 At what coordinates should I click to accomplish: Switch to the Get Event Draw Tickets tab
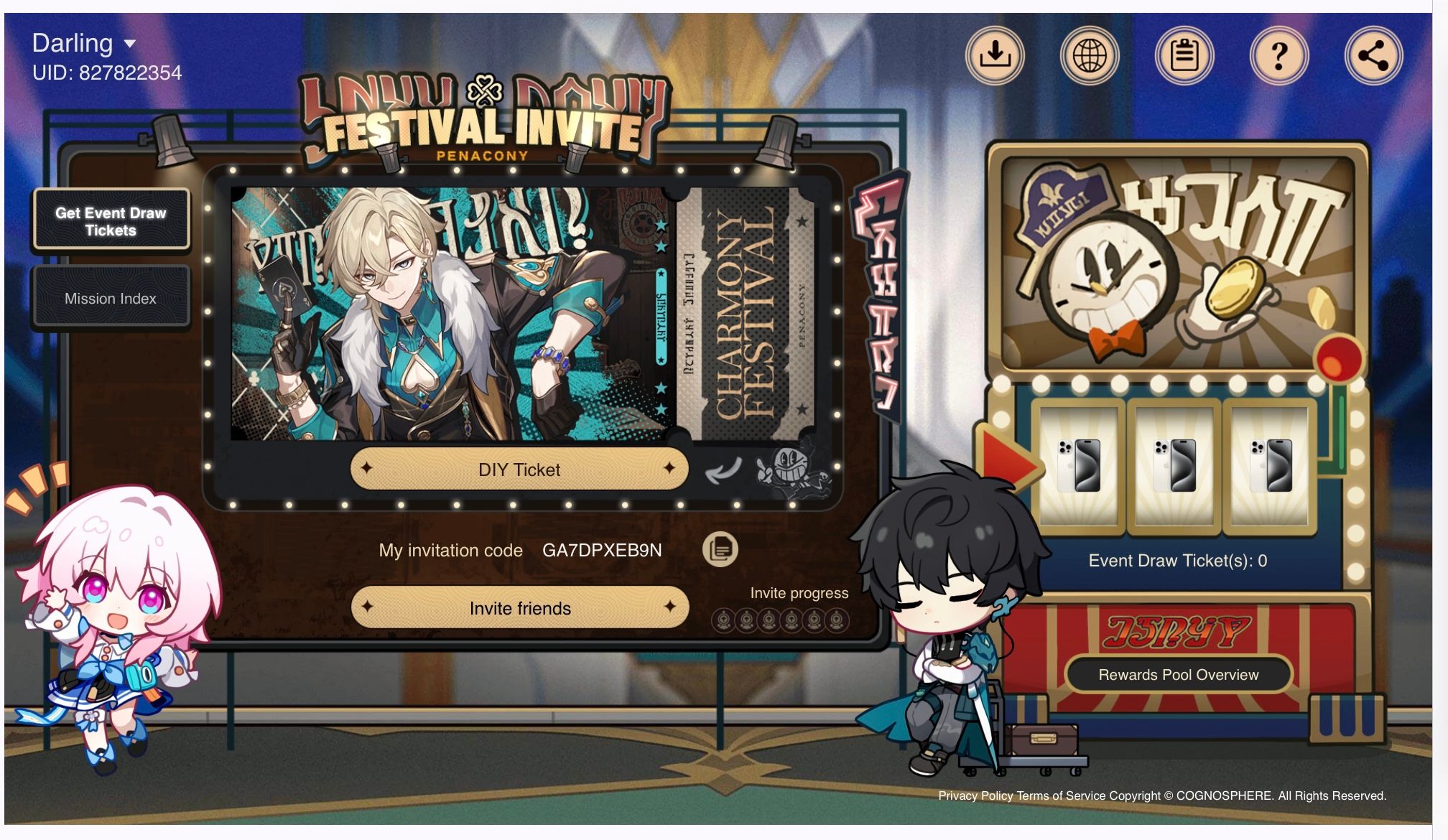coord(111,220)
